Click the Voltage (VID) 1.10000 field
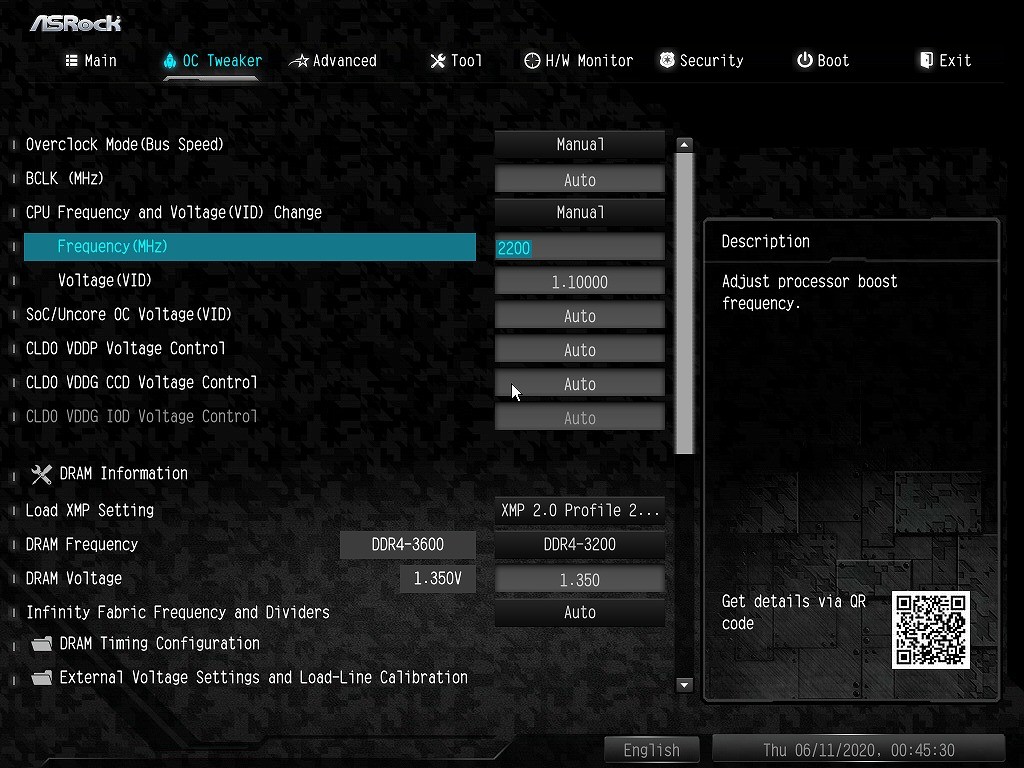 coord(580,282)
